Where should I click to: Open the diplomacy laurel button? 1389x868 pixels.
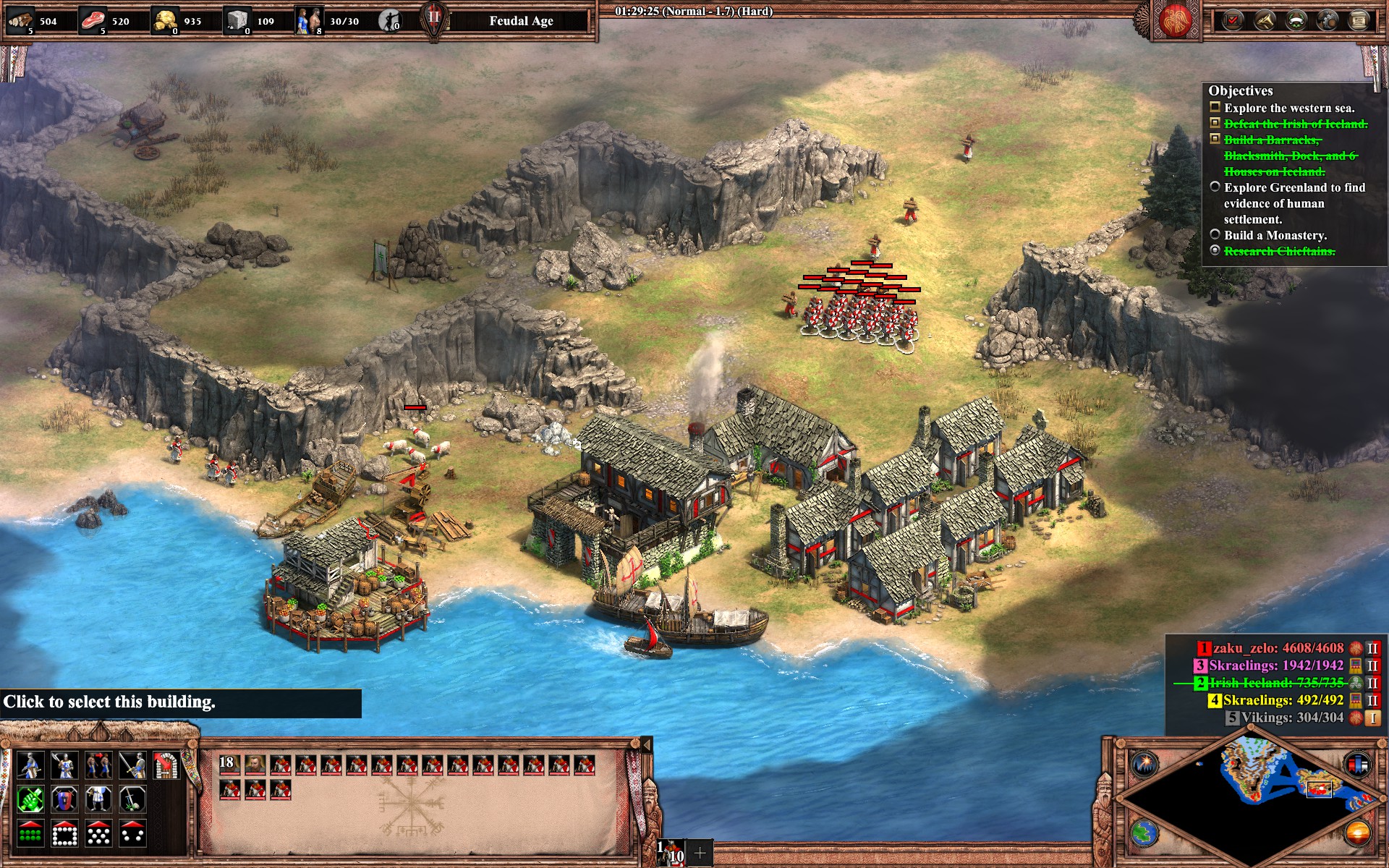[1296, 20]
